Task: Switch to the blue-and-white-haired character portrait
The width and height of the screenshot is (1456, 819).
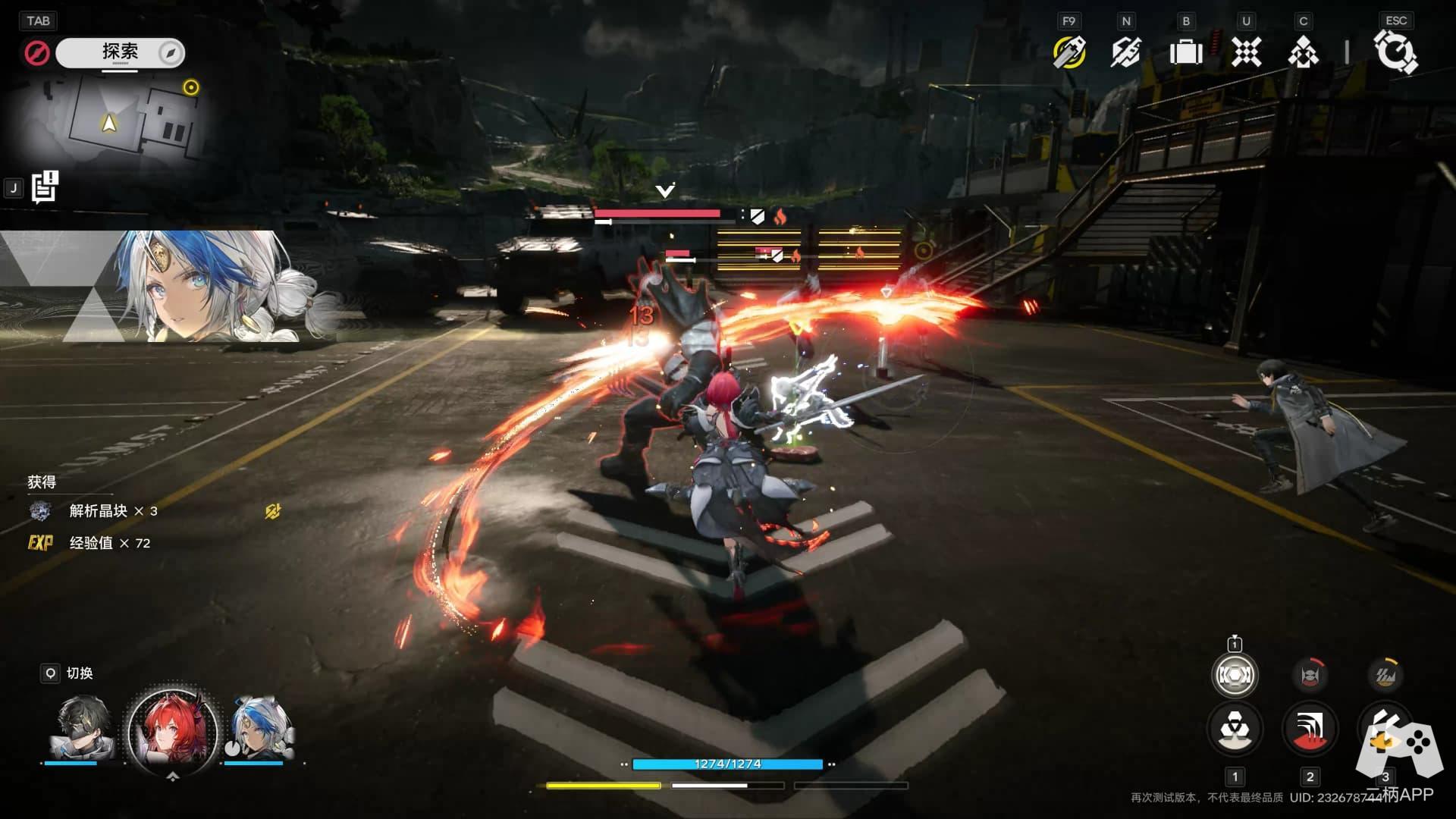Action: (x=262, y=728)
